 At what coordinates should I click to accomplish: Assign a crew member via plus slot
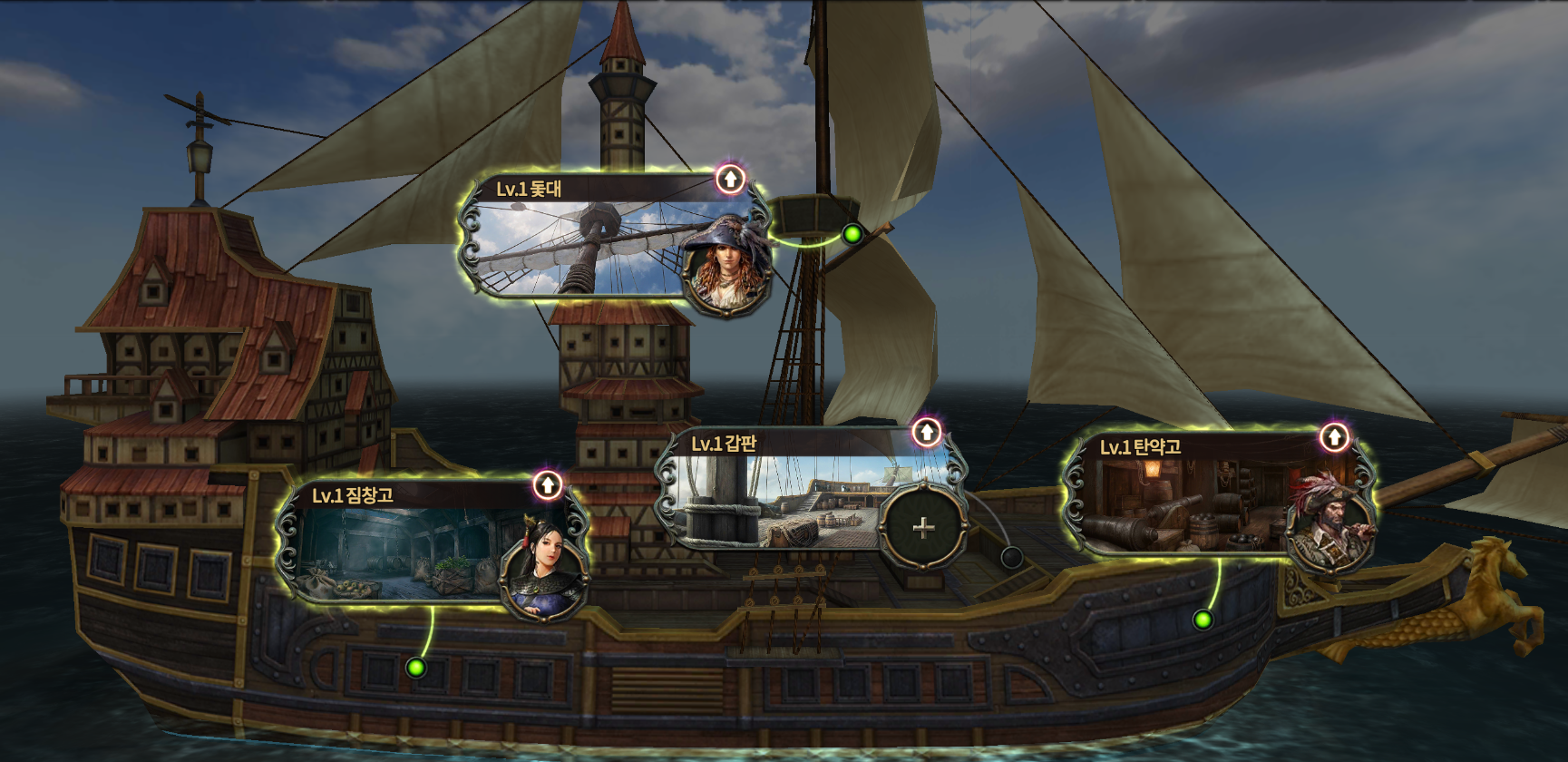(922, 527)
